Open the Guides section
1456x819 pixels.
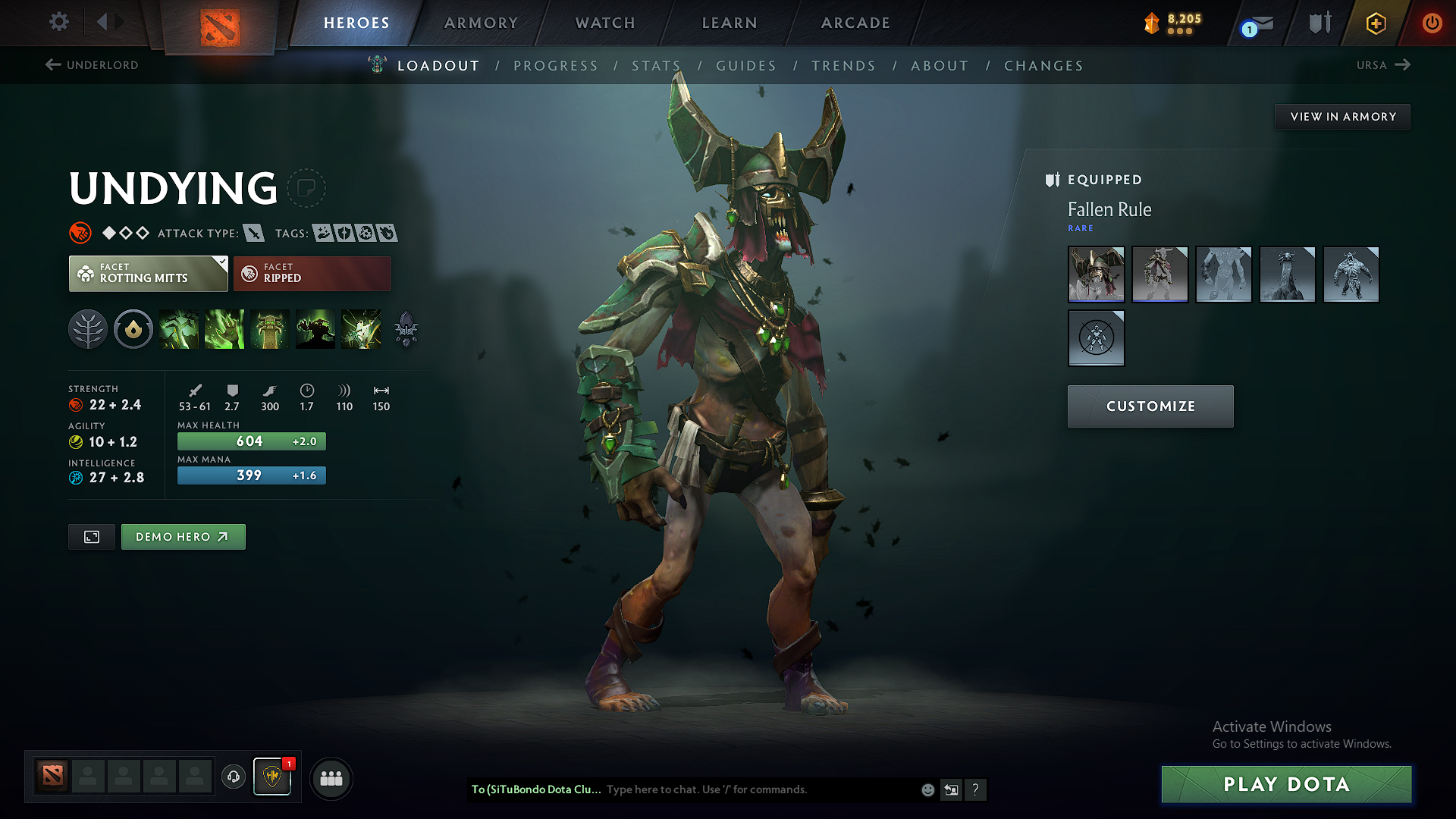pos(746,66)
